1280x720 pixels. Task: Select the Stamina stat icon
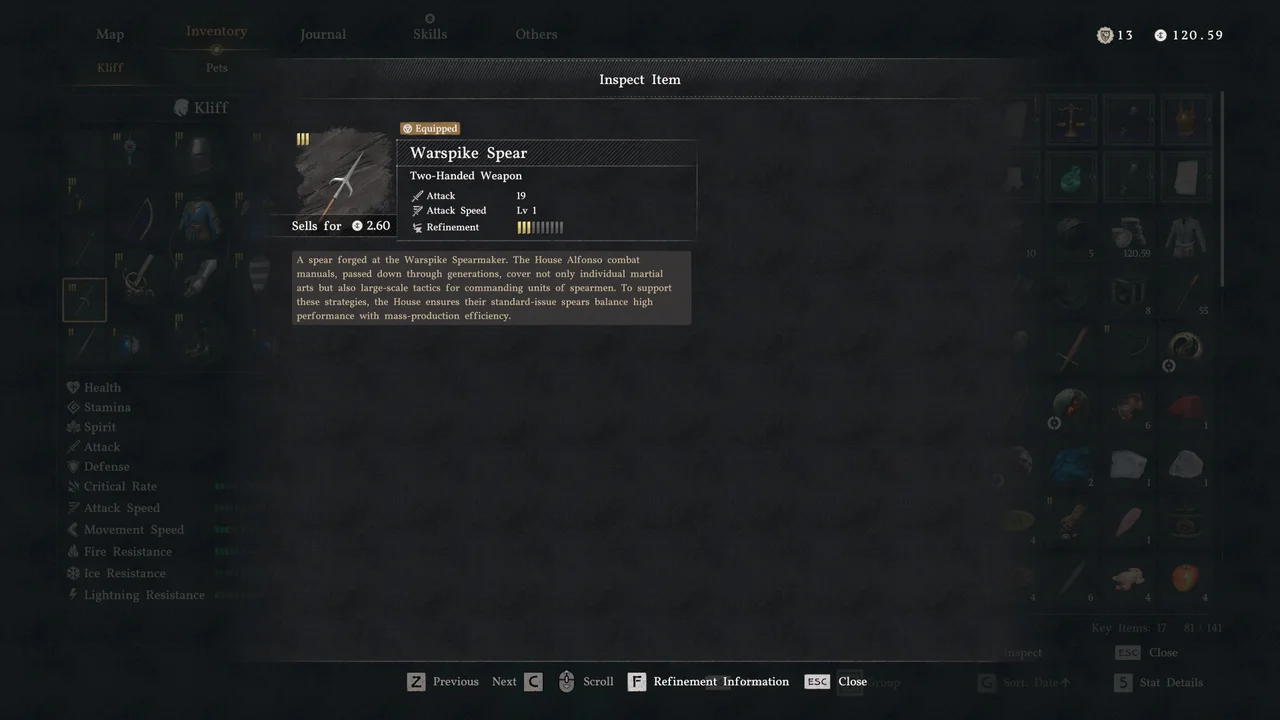click(x=71, y=407)
